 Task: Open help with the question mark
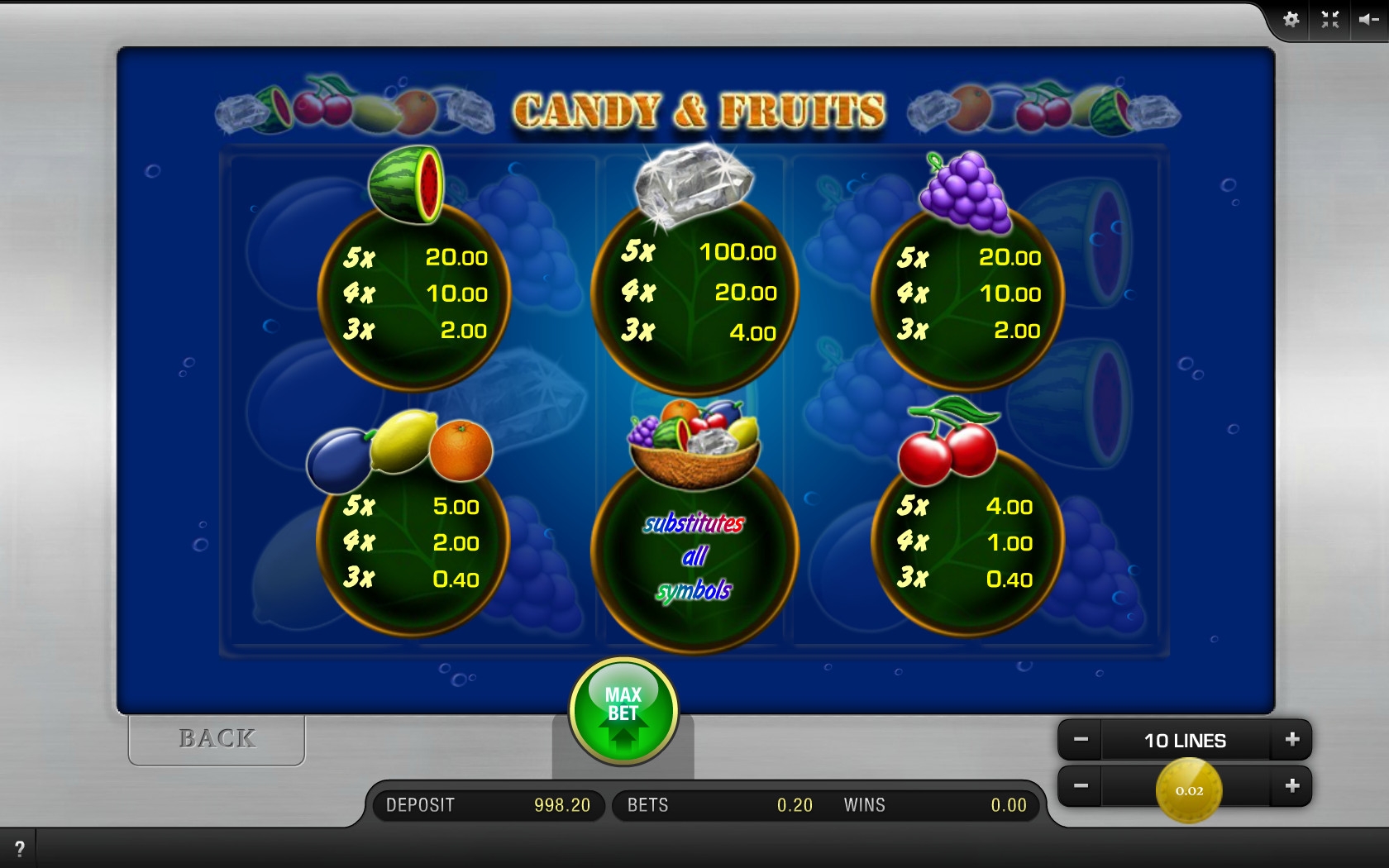20,848
